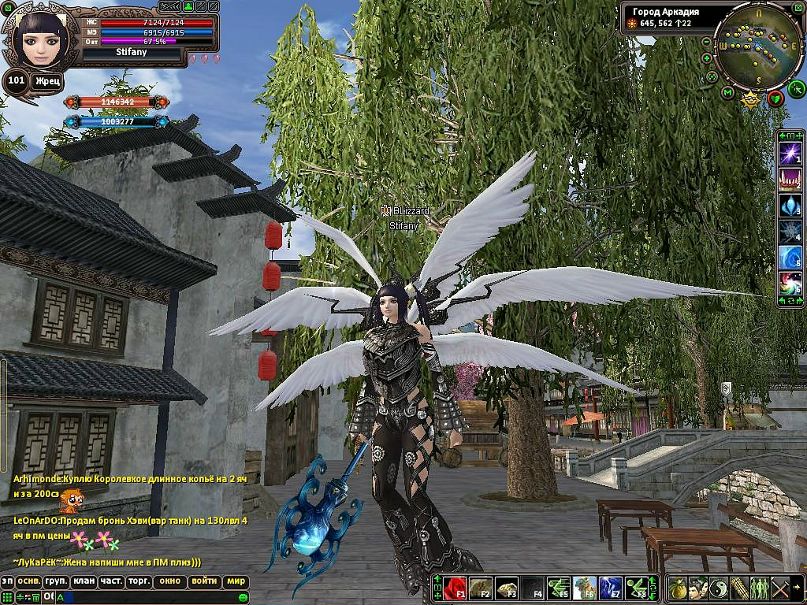This screenshot has width=807, height=605.
Task: Show the "мир" chat channel
Action: pyautogui.click(x=236, y=580)
